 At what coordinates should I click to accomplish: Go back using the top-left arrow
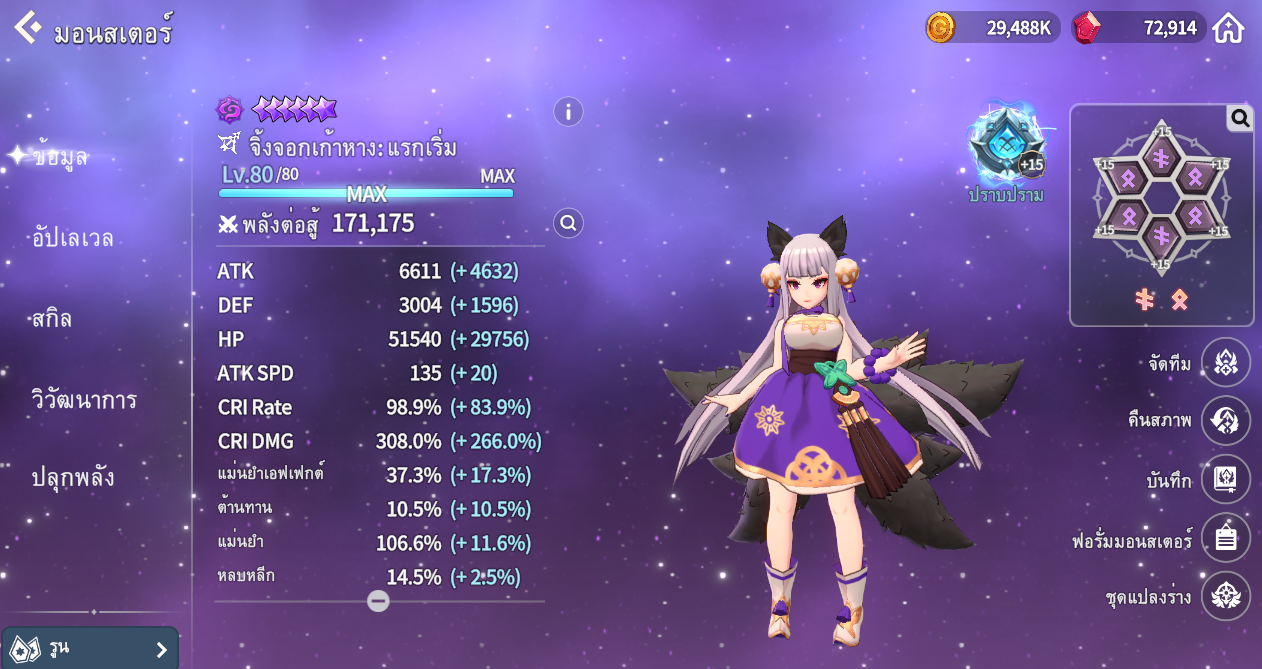(27, 27)
